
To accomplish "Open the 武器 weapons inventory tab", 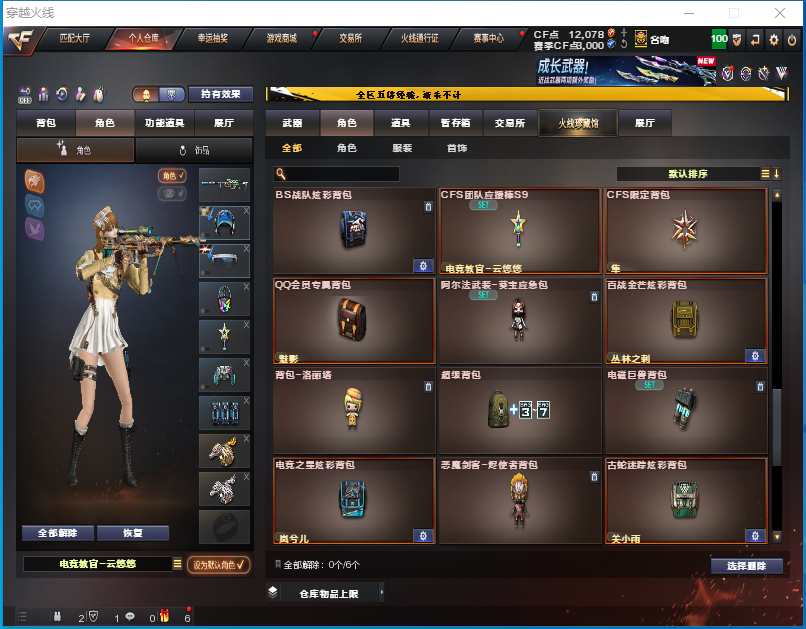I will tap(292, 123).
